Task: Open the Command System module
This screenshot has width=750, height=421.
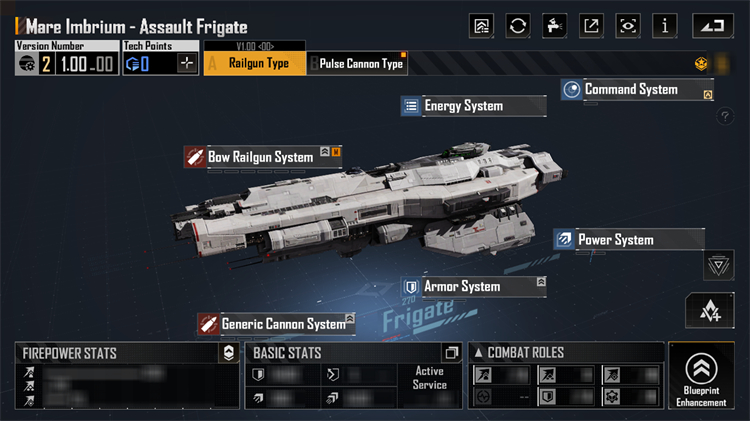Action: [631, 90]
